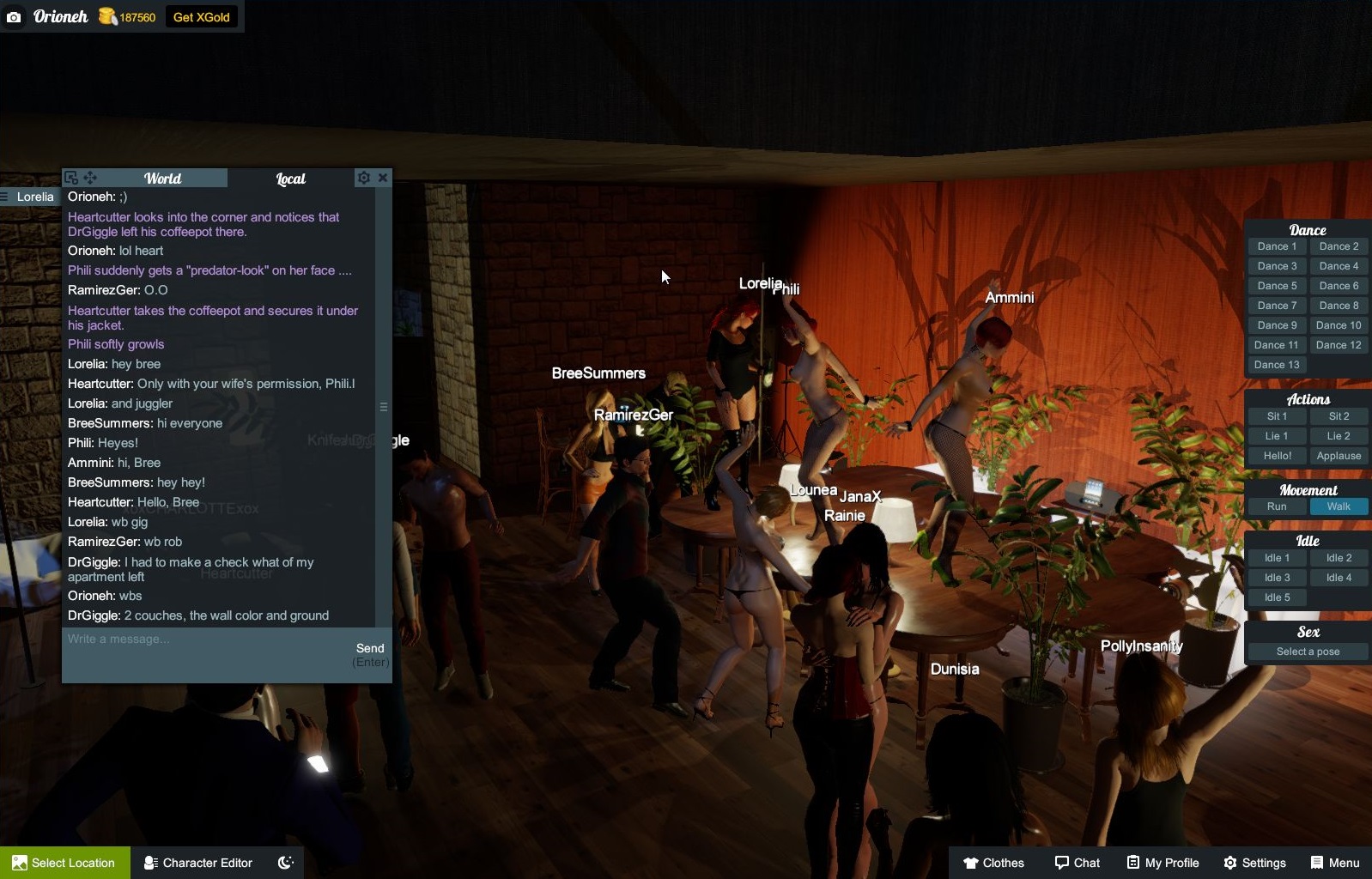Perform the Sit 1 action
1372x879 pixels.
(x=1277, y=416)
